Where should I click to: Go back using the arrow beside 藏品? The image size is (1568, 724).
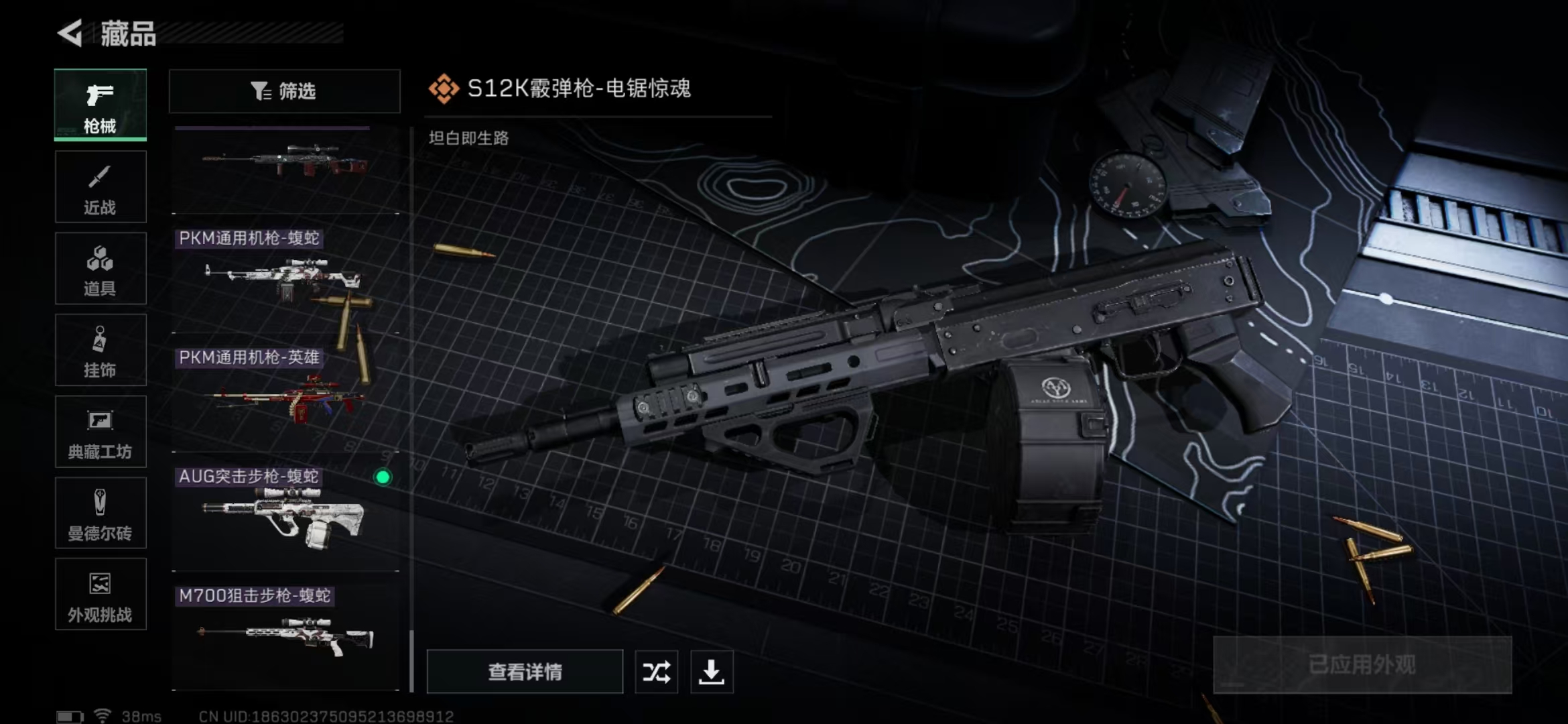click(70, 33)
